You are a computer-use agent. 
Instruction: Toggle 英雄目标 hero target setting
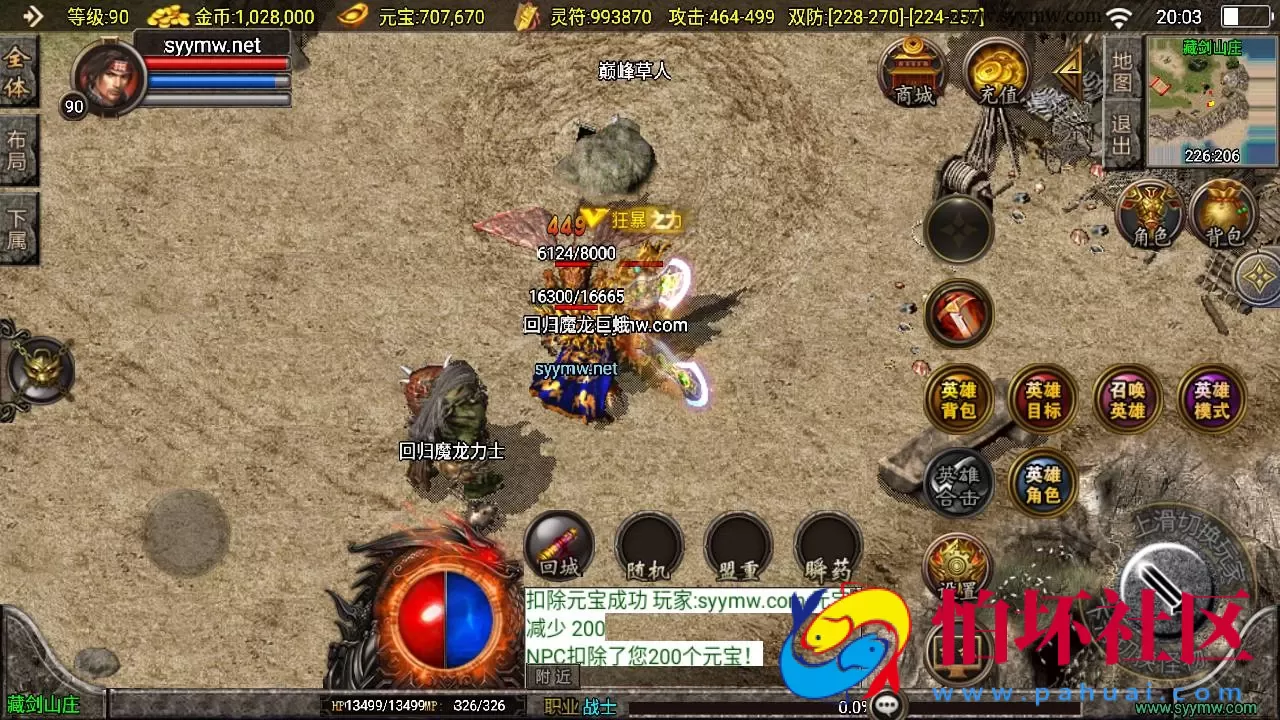[x=1042, y=398]
